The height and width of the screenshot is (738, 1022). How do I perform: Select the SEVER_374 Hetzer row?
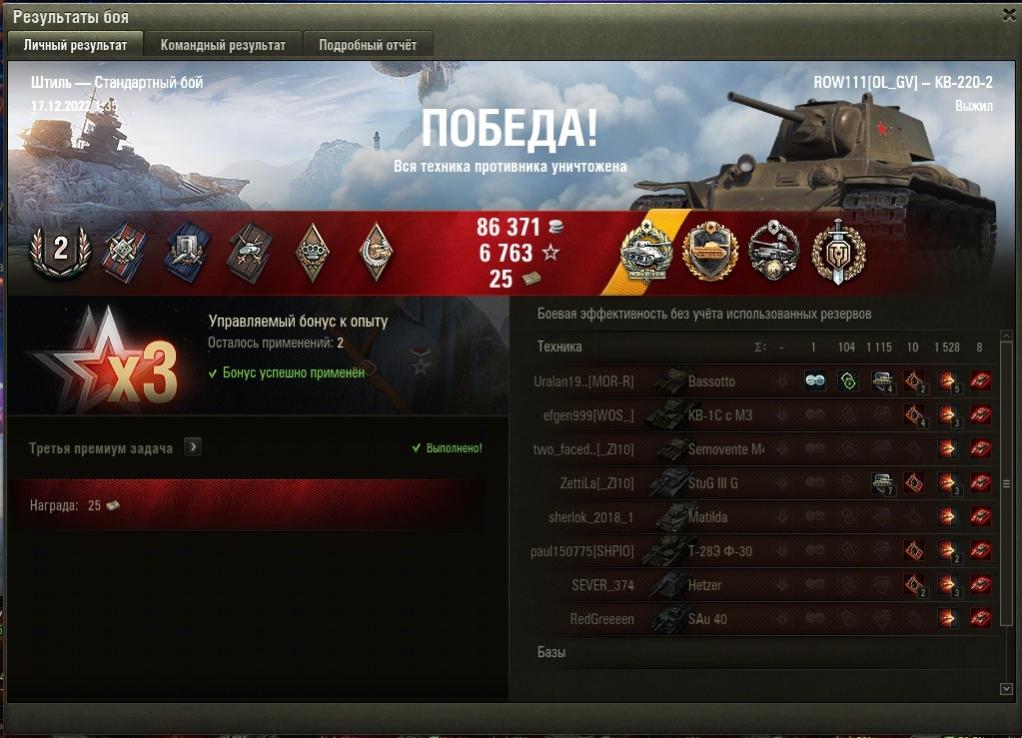pyautogui.click(x=704, y=585)
